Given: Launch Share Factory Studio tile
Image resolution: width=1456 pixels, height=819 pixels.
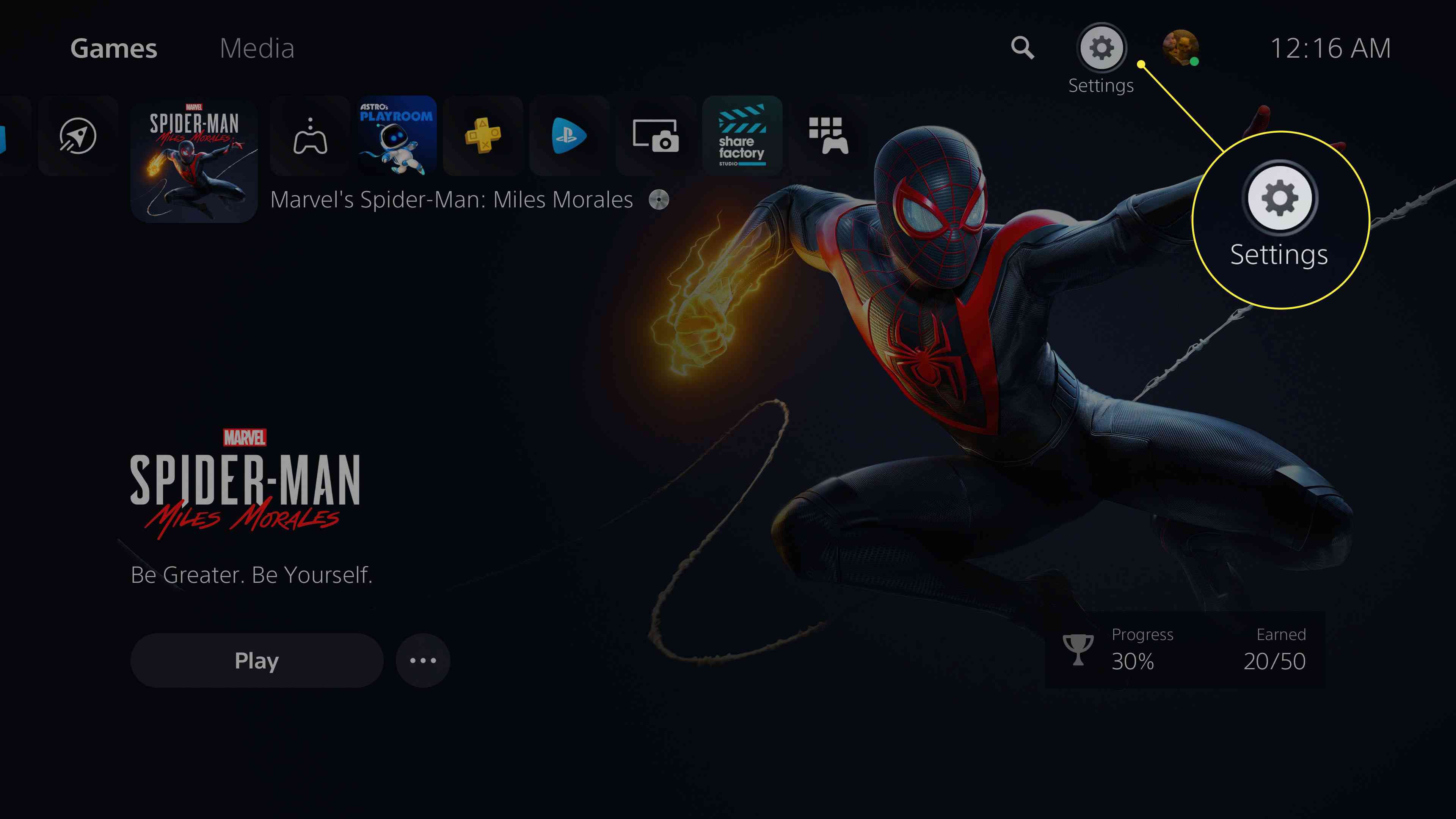Looking at the screenshot, I should coord(742,136).
